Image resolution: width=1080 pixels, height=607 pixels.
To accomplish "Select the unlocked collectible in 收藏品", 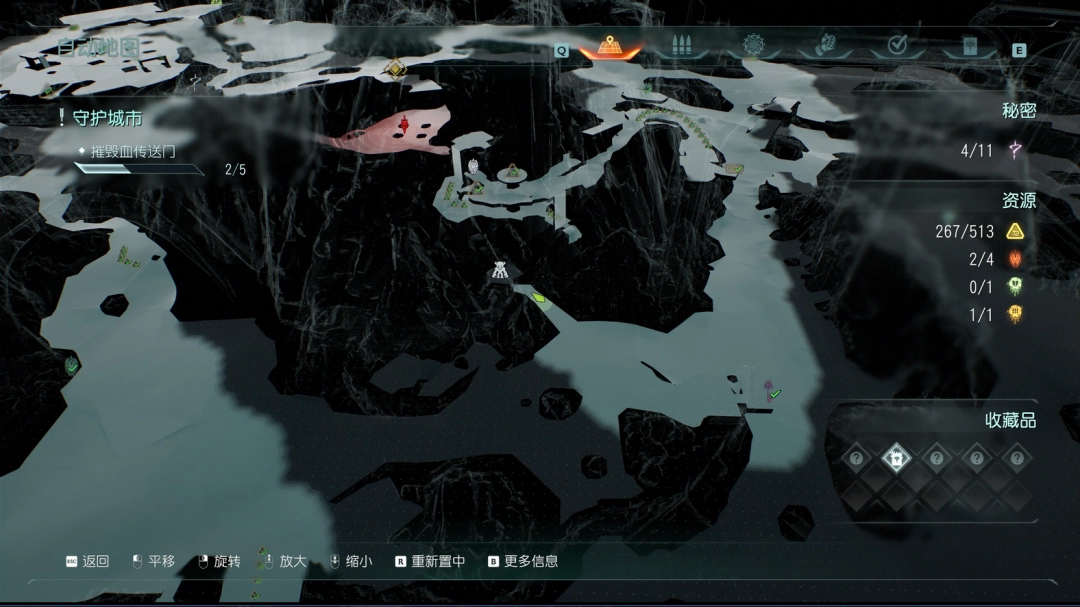I will coord(897,459).
